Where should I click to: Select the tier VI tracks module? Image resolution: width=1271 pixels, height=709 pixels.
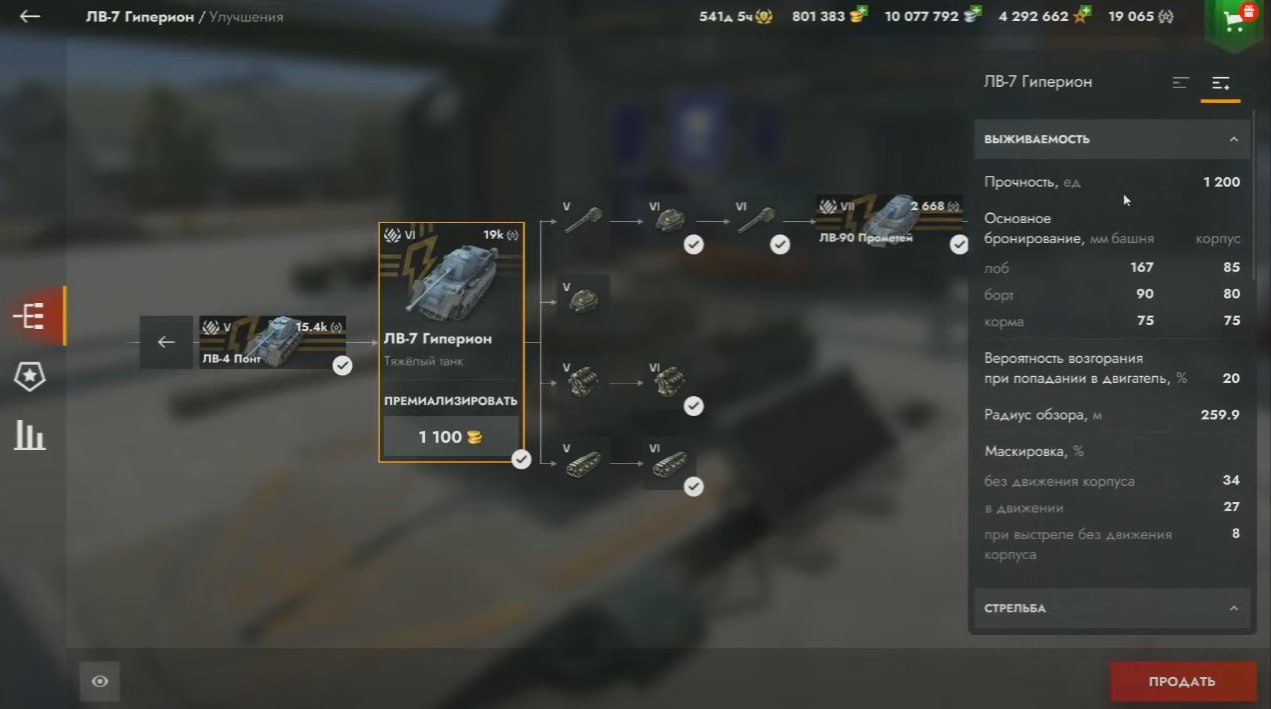(668, 465)
